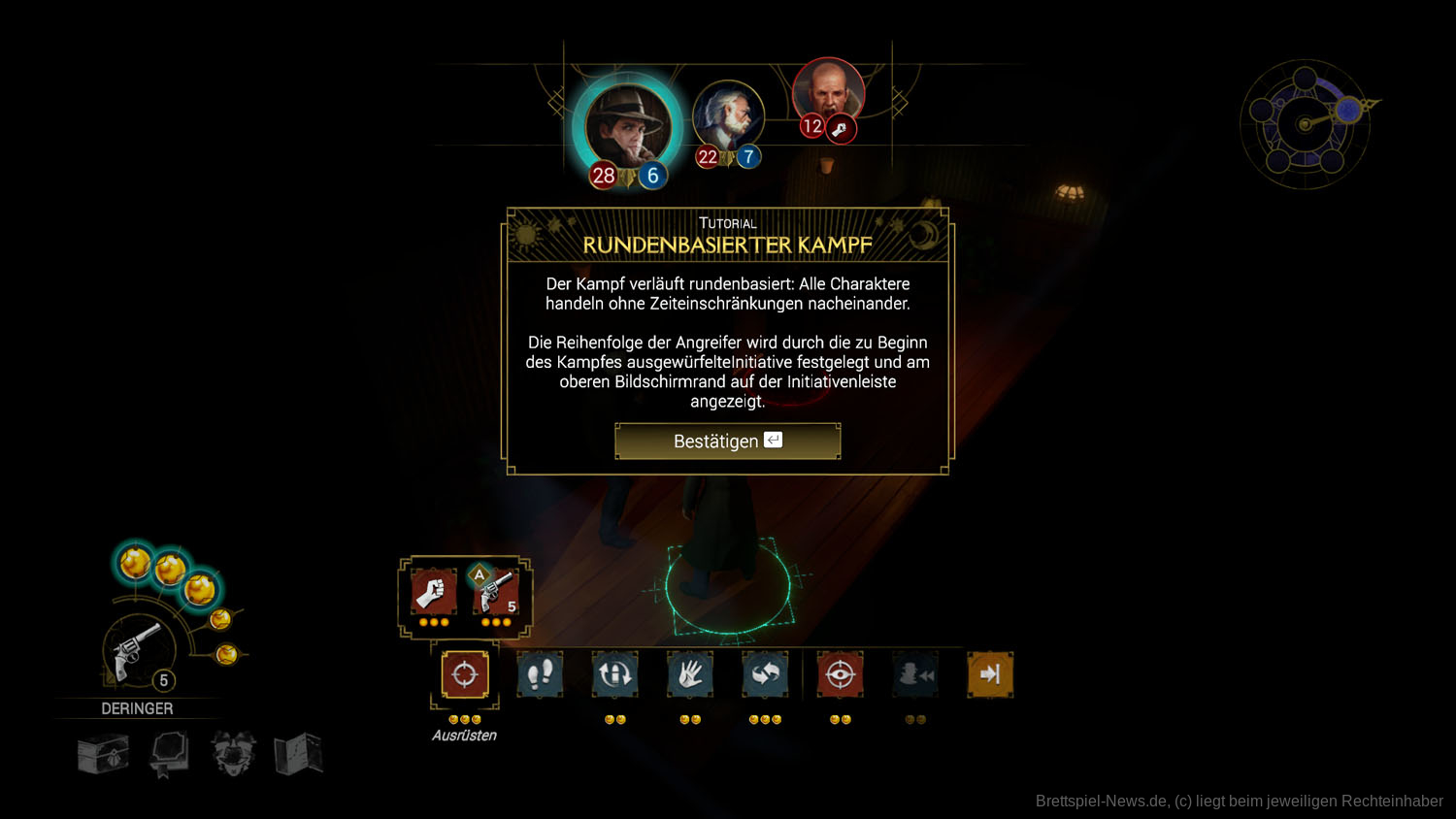
Task: Select the footsteps movement action
Action: [x=540, y=674]
